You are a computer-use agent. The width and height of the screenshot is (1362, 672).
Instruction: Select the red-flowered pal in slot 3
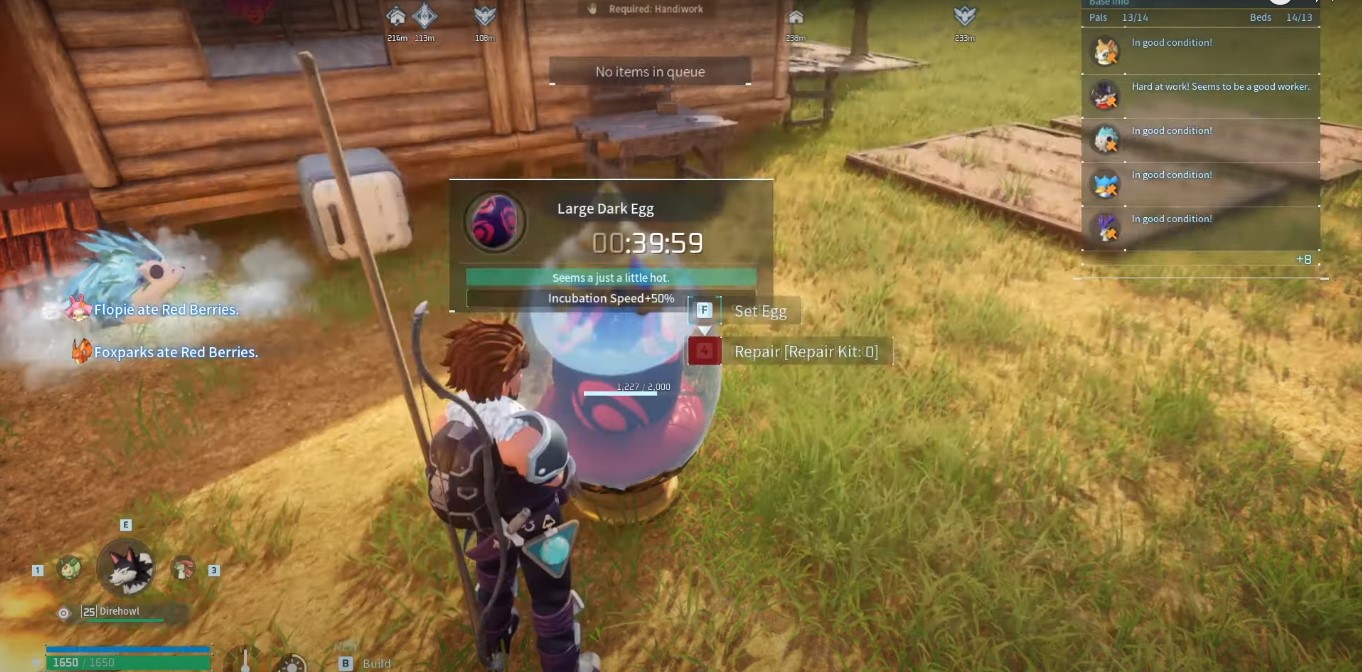tap(182, 568)
